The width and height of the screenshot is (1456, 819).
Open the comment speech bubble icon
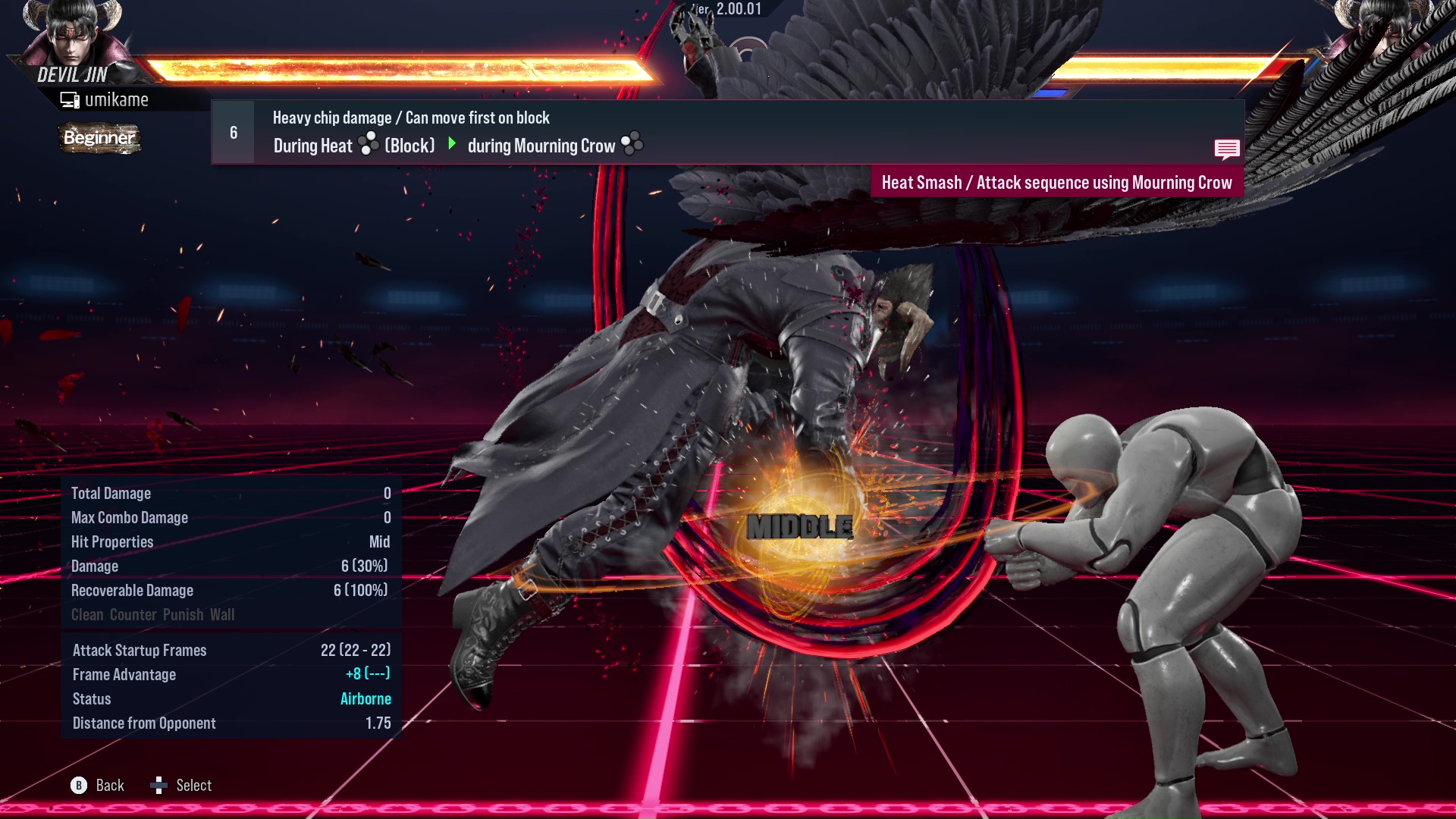(x=1227, y=149)
